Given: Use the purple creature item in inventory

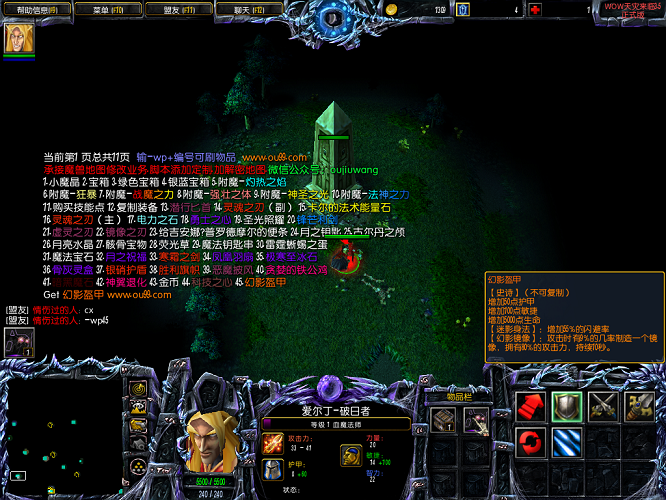Looking at the screenshot, I should pos(477,420).
